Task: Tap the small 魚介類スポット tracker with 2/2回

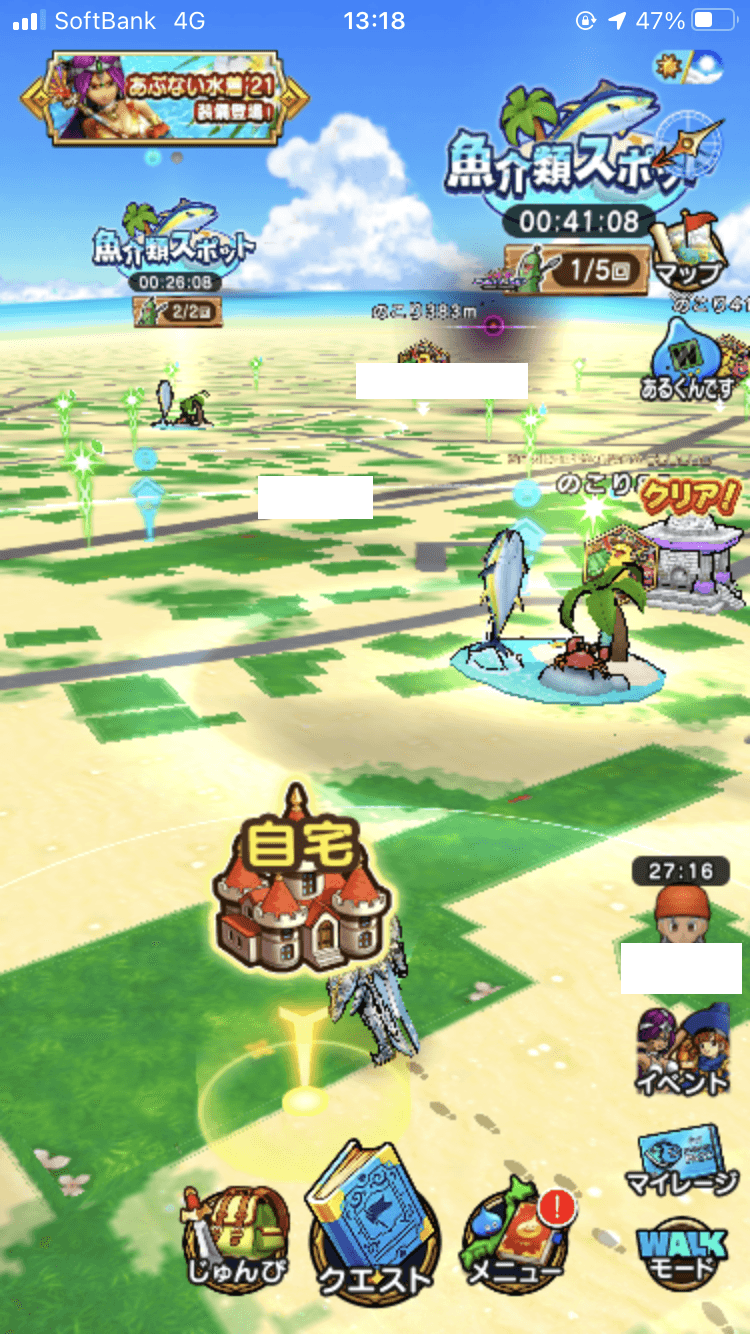Action: [173, 262]
